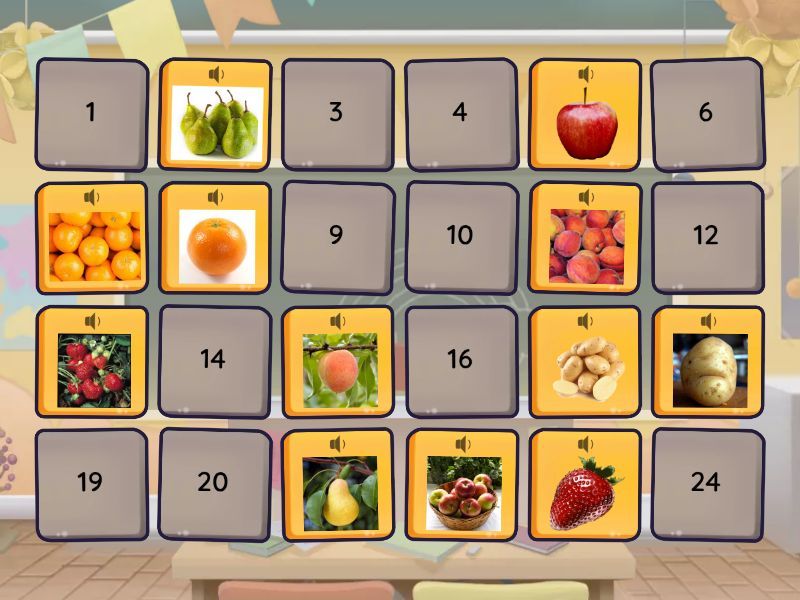
Task: Reveal the tile marked 16
Action: (x=460, y=359)
